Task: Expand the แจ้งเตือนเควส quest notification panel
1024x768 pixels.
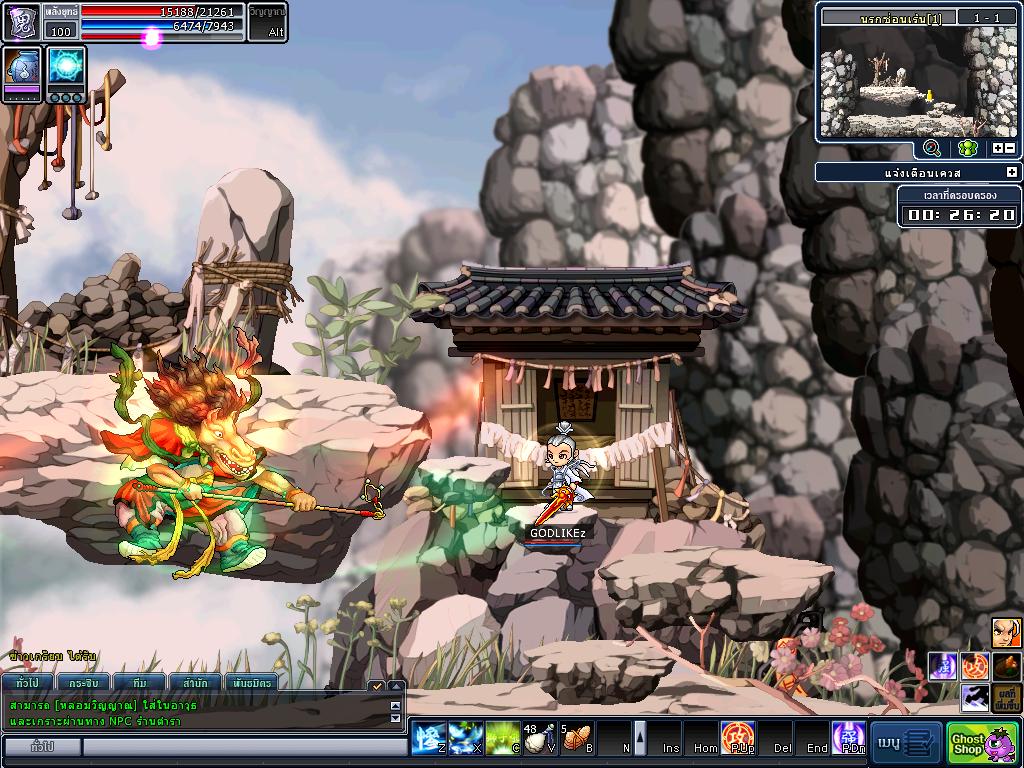Action: (1011, 173)
